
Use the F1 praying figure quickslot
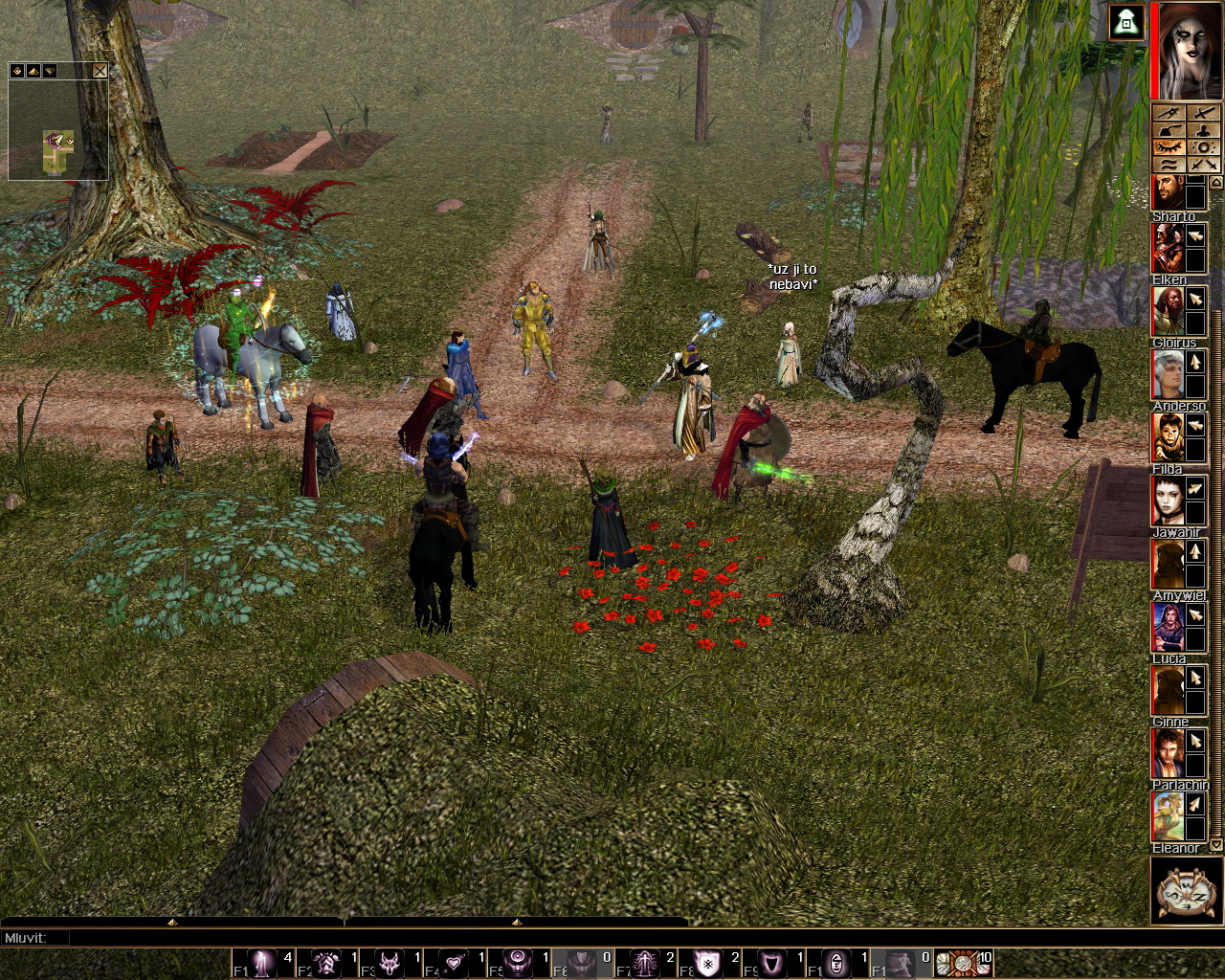coord(262,963)
